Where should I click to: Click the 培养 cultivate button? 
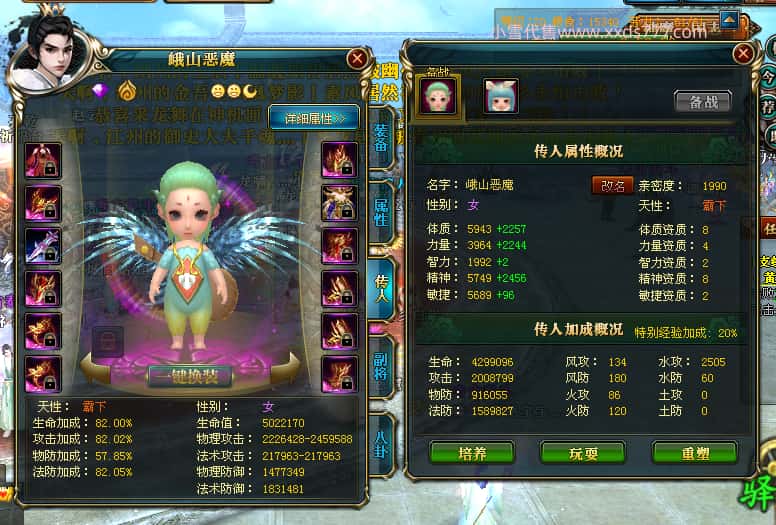coord(472,453)
